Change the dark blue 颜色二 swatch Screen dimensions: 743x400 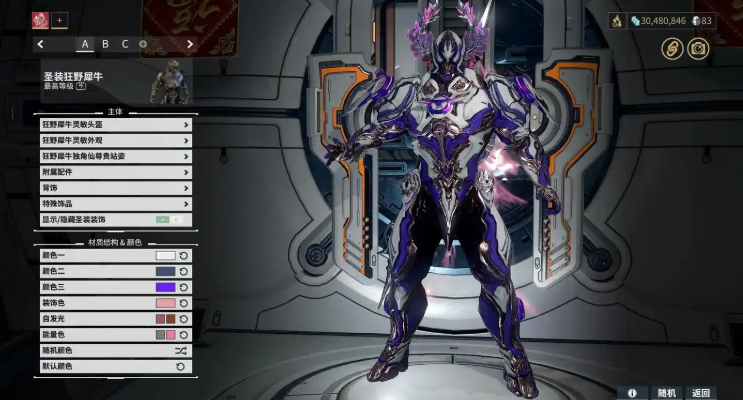(165, 272)
